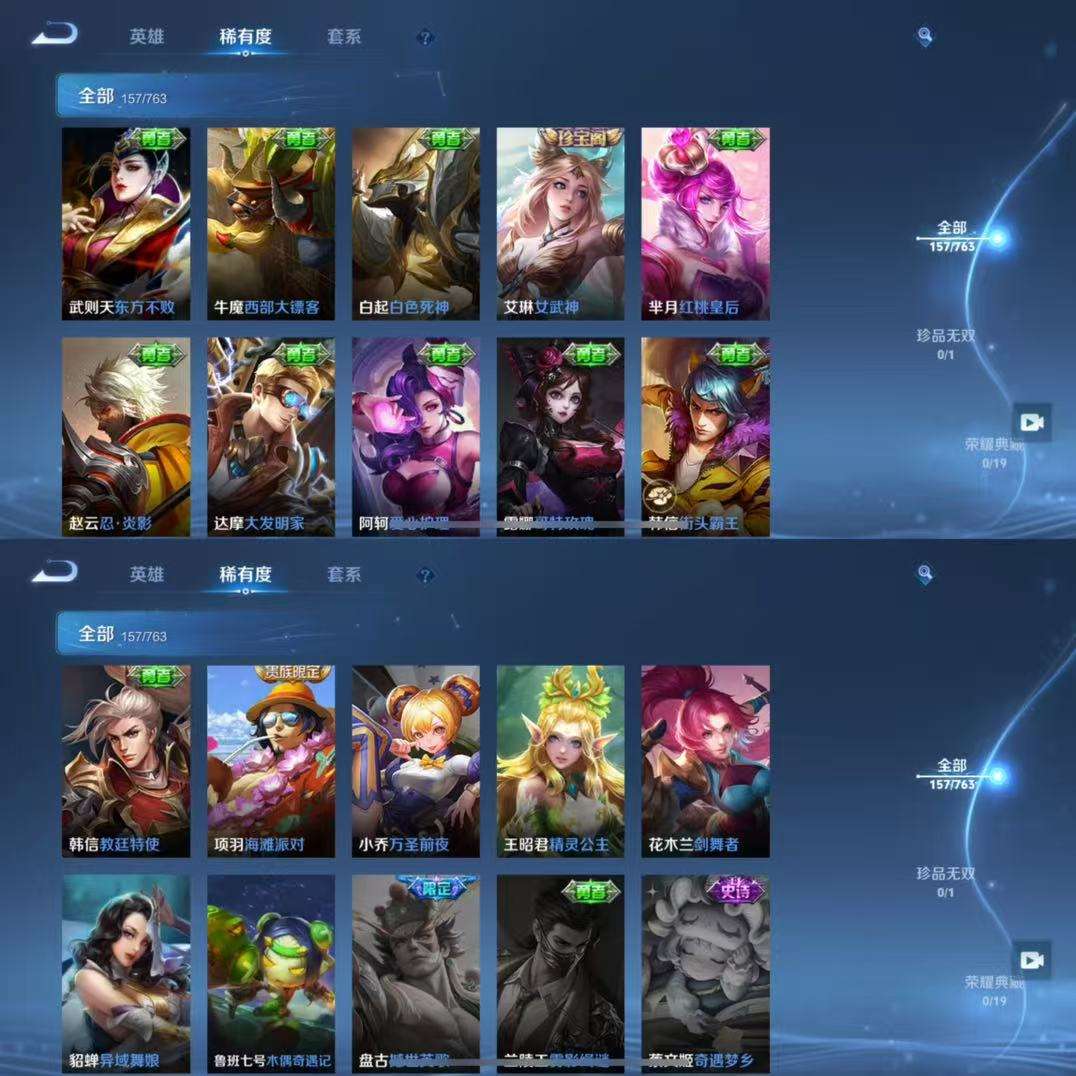
Task: Open the 芈月 红桃皇后 skin card
Action: coord(706,222)
